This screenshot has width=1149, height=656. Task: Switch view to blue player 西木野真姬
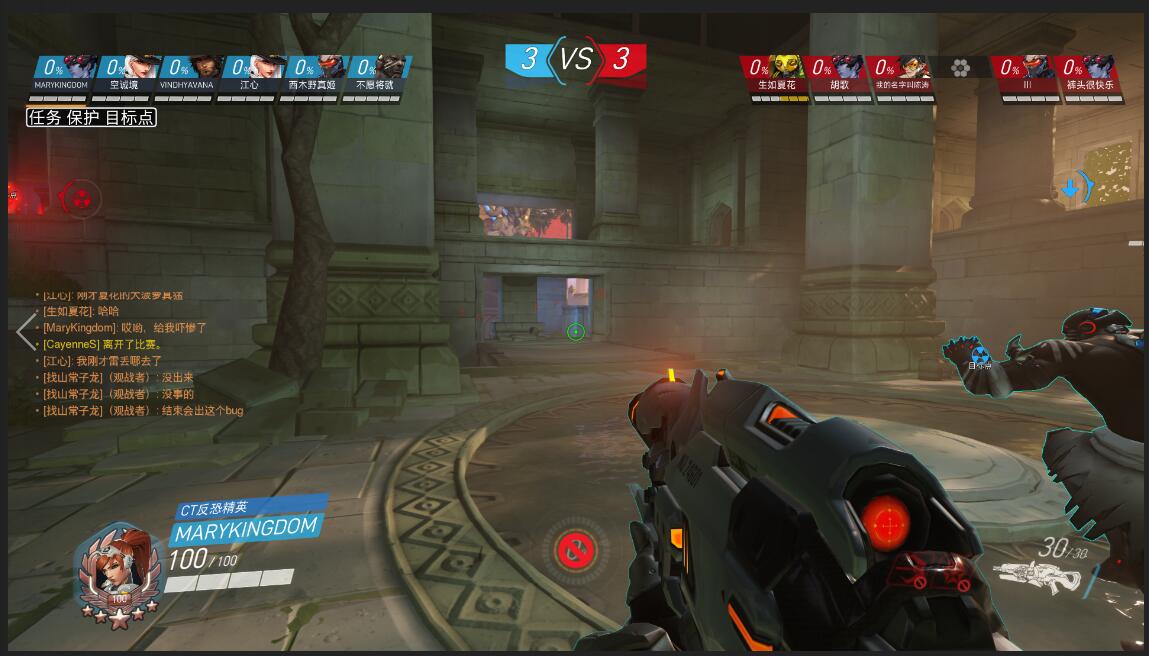313,74
